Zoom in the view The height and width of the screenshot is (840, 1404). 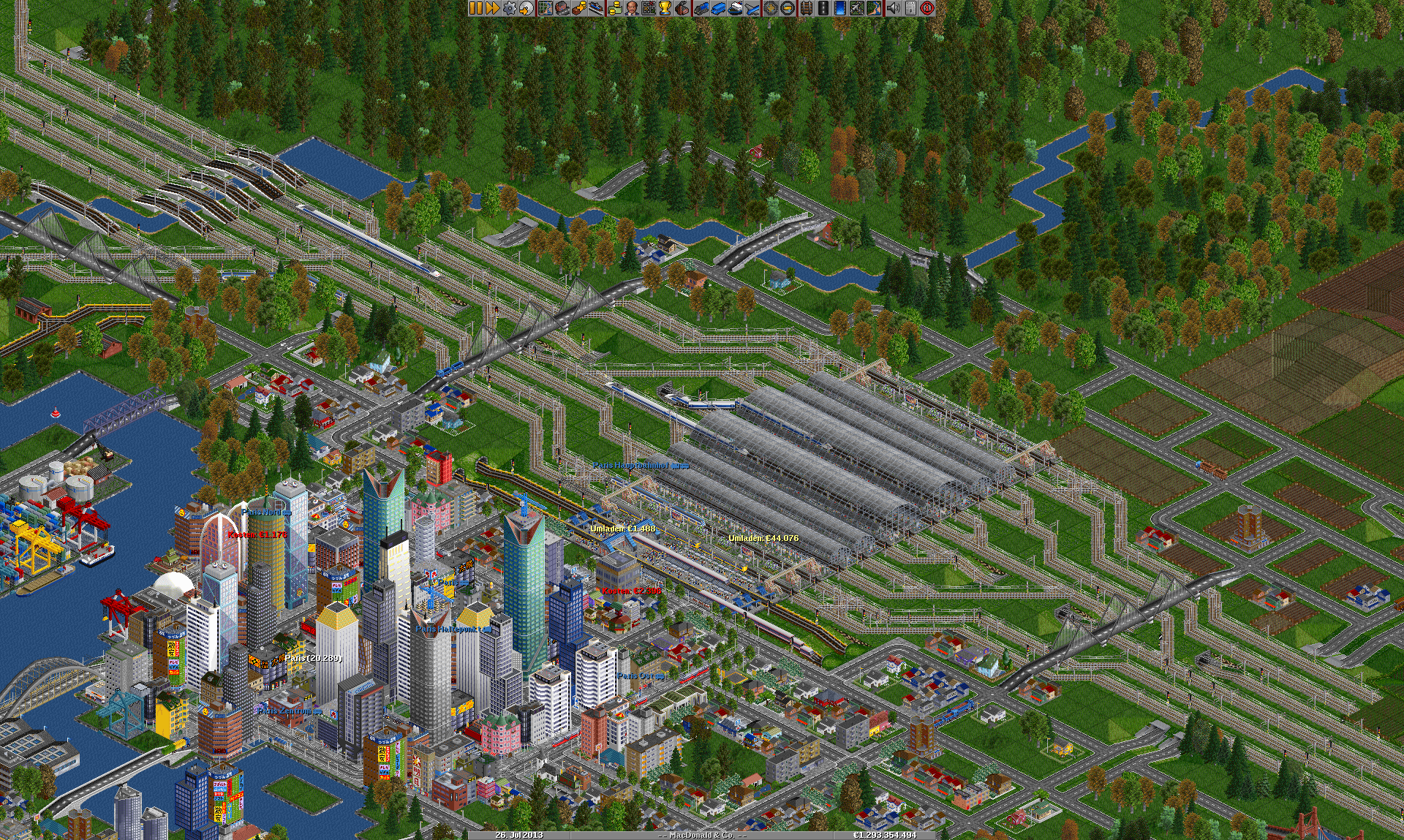point(771,8)
